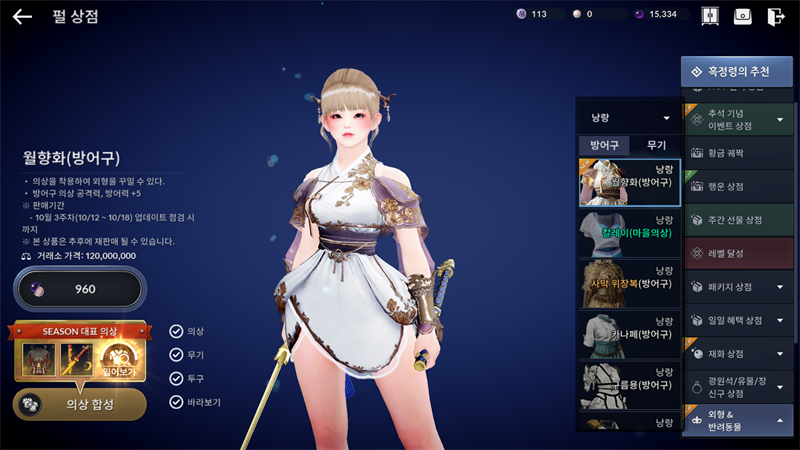The width and height of the screenshot is (800, 450).
Task: Open the 주간 선물 상점 category
Action: [x=738, y=219]
